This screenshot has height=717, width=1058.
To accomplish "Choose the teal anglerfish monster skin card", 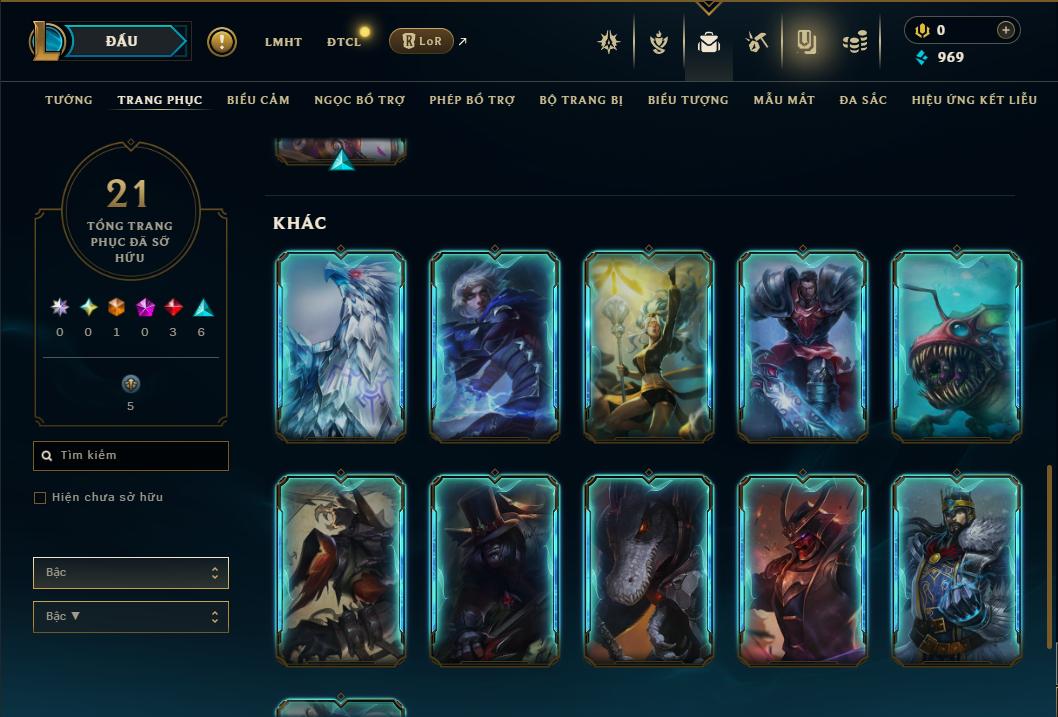I will [x=957, y=346].
